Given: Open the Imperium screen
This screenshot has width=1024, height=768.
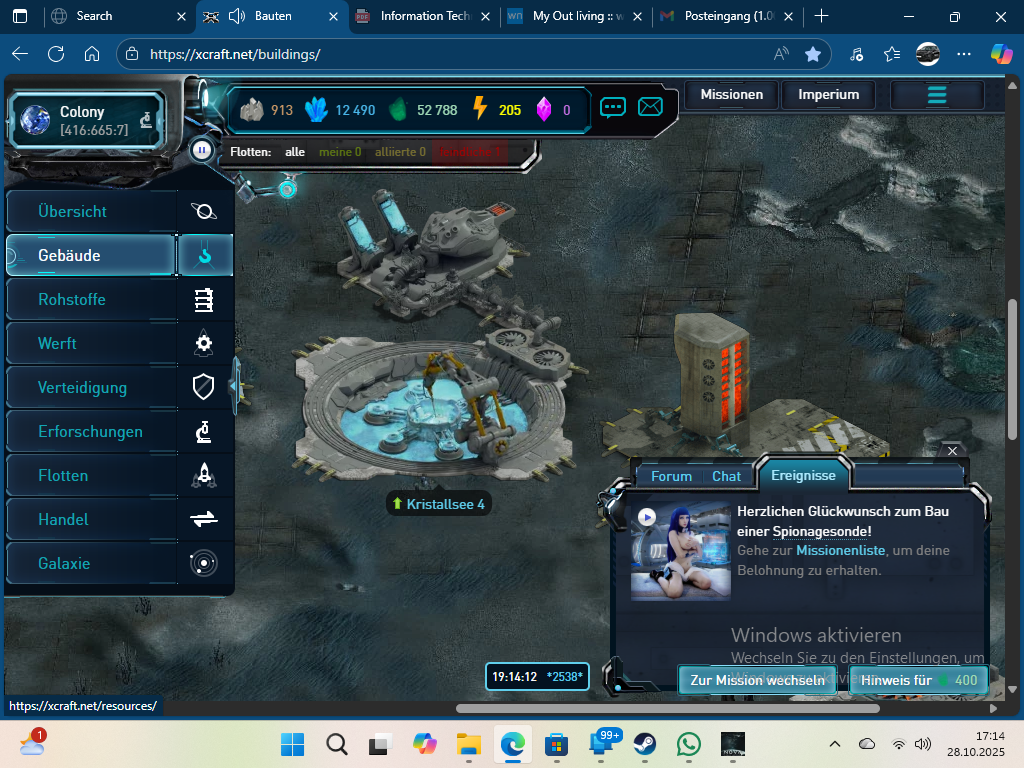Looking at the screenshot, I should [x=828, y=95].
